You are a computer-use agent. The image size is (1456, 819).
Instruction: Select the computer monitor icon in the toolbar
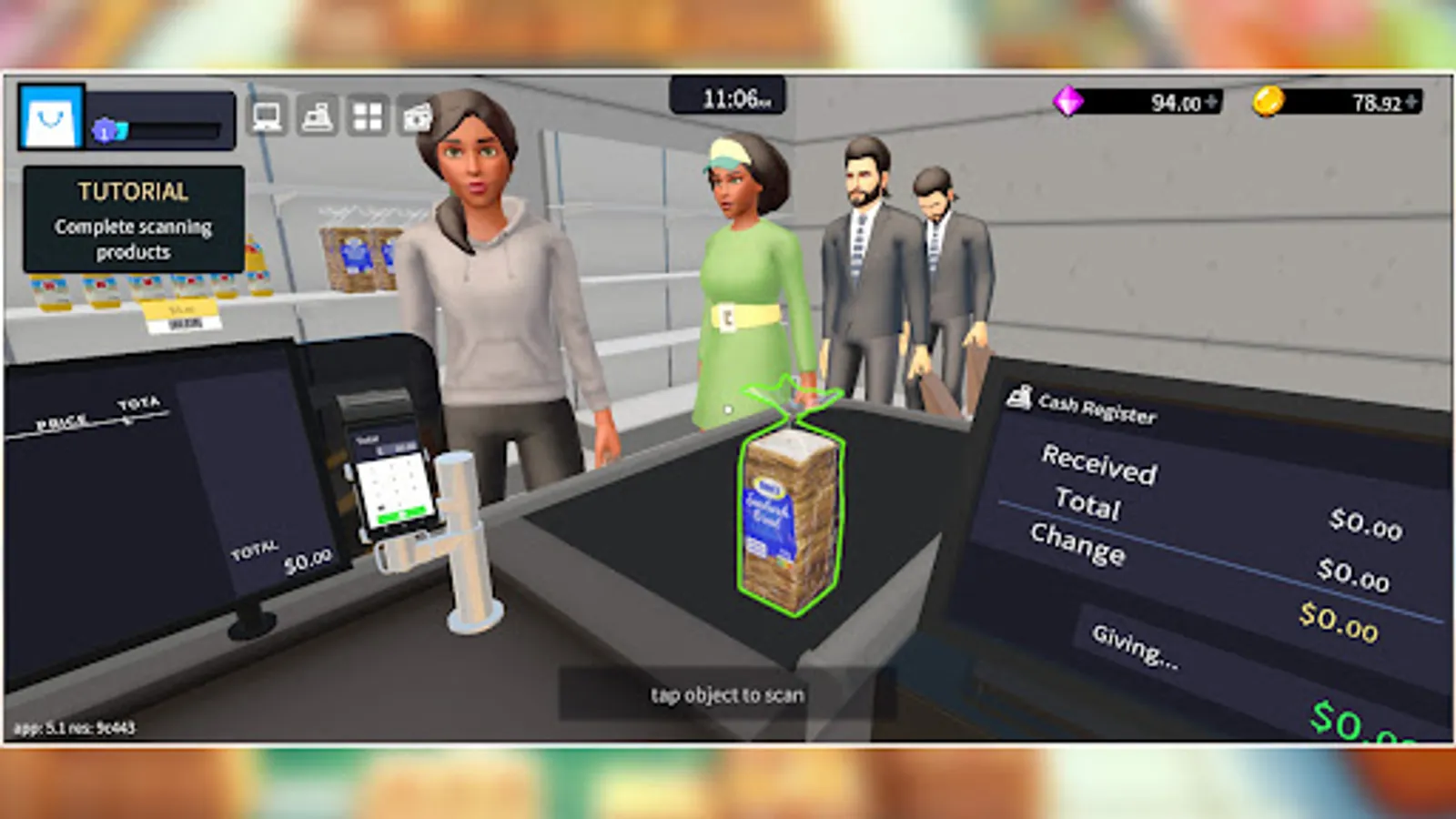[267, 116]
